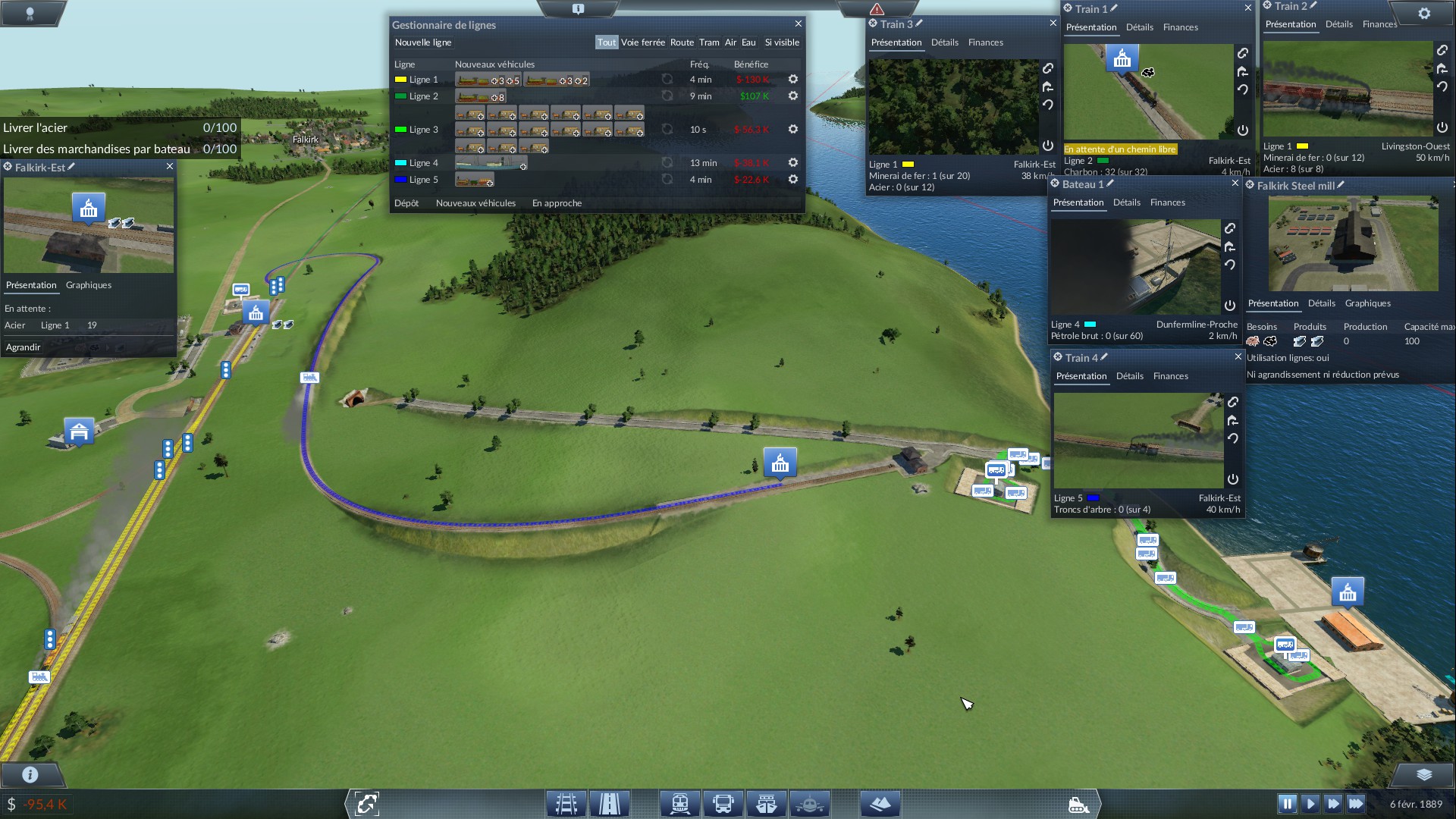
Task: Select Ligne 4 in the line list
Action: (423, 163)
